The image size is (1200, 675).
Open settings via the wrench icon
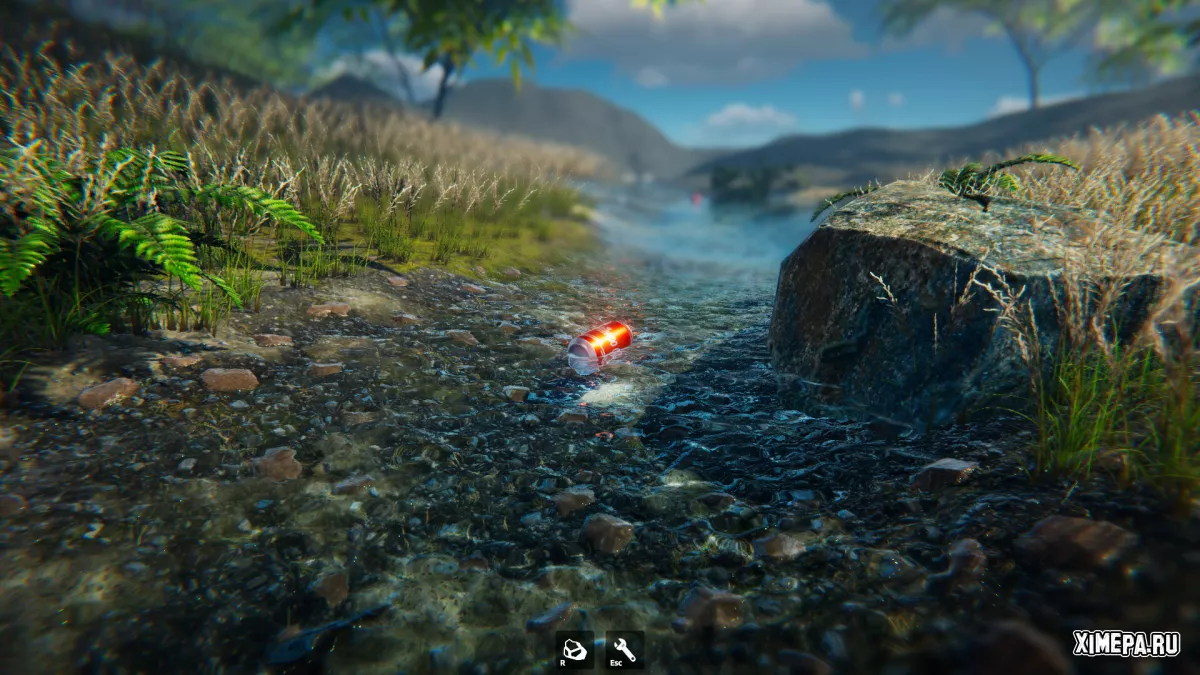pyautogui.click(x=625, y=649)
